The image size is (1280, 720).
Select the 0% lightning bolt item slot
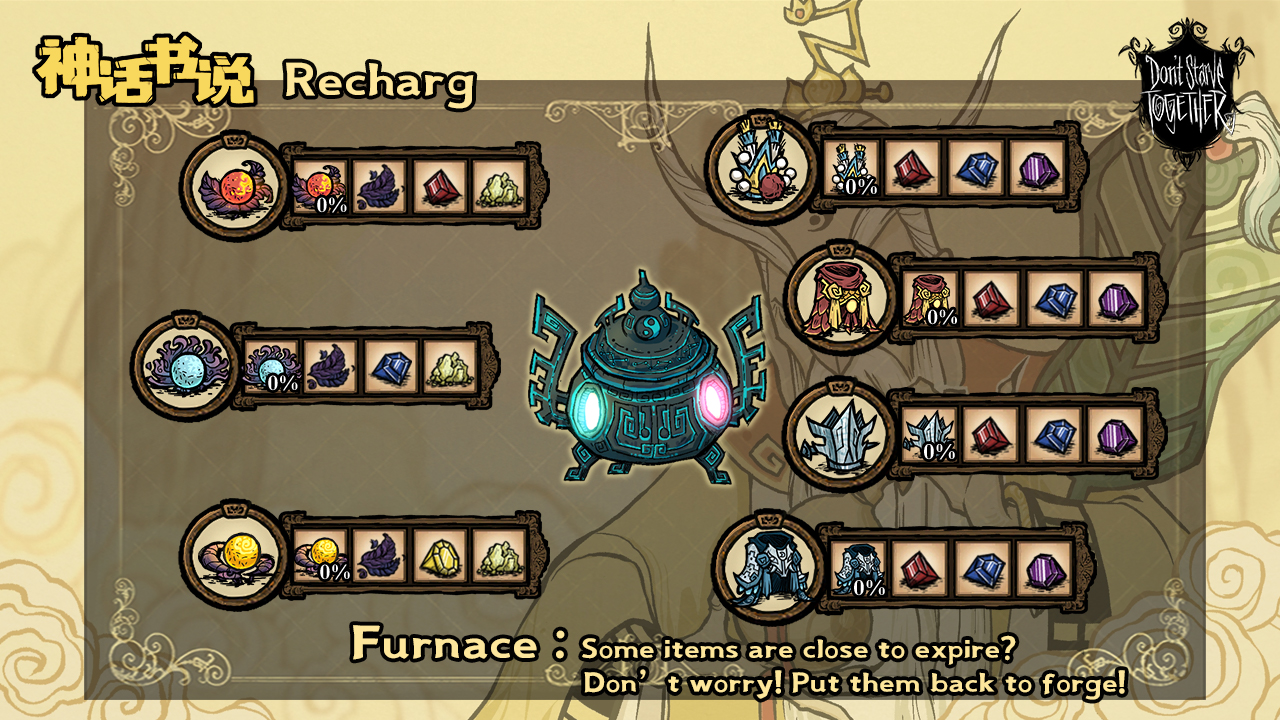click(852, 167)
